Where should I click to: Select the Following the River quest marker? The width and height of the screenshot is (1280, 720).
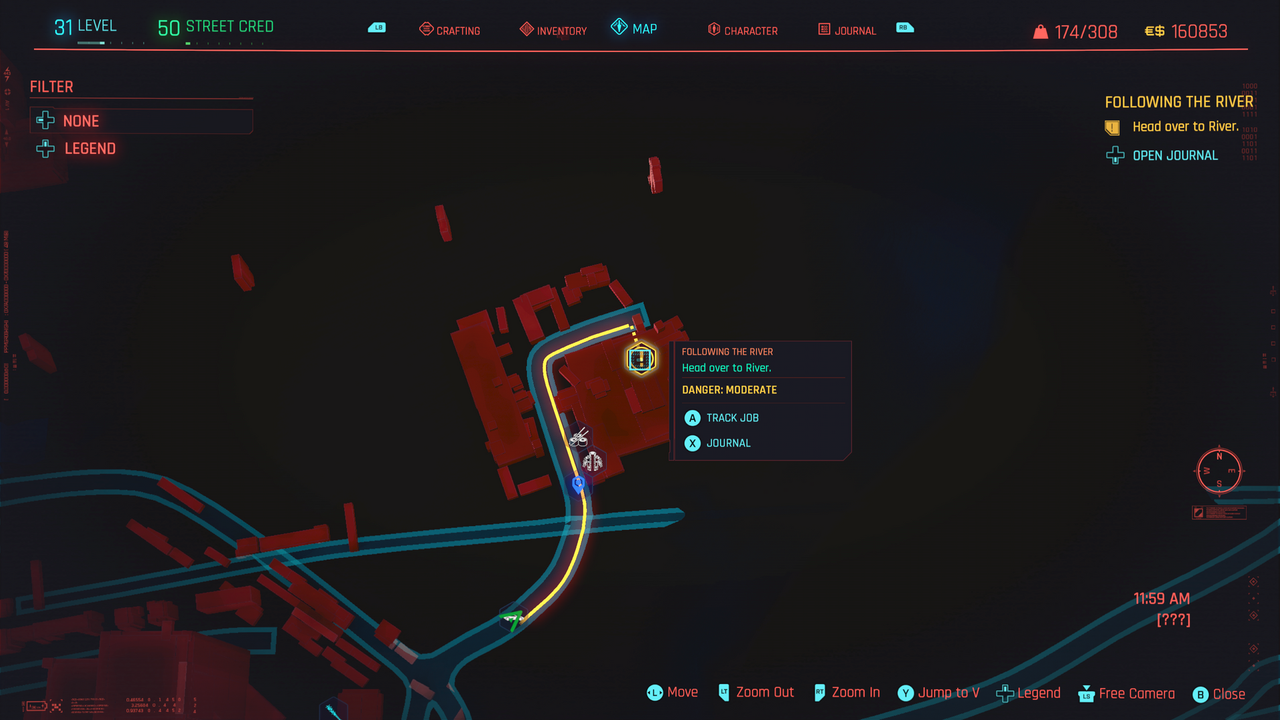point(641,358)
